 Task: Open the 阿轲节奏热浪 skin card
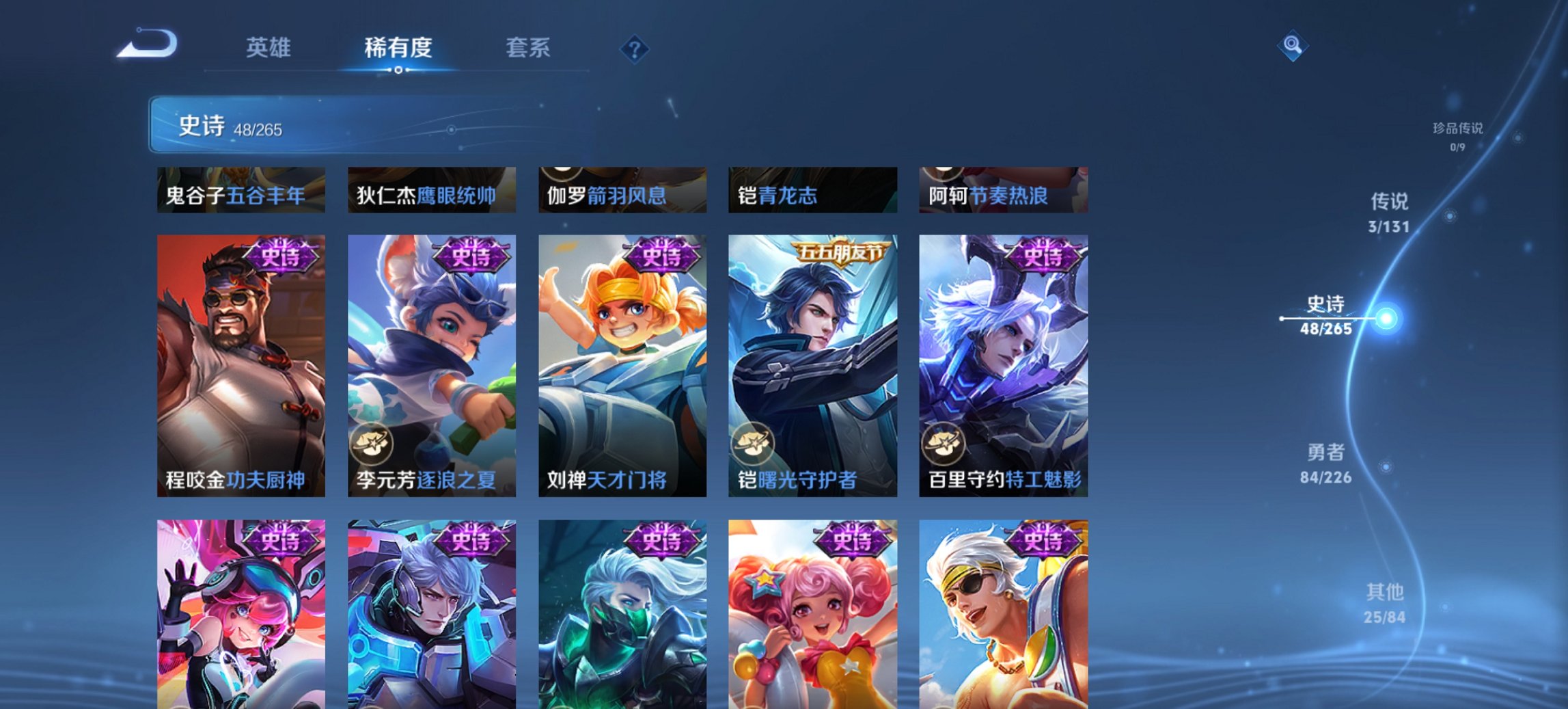(1004, 192)
